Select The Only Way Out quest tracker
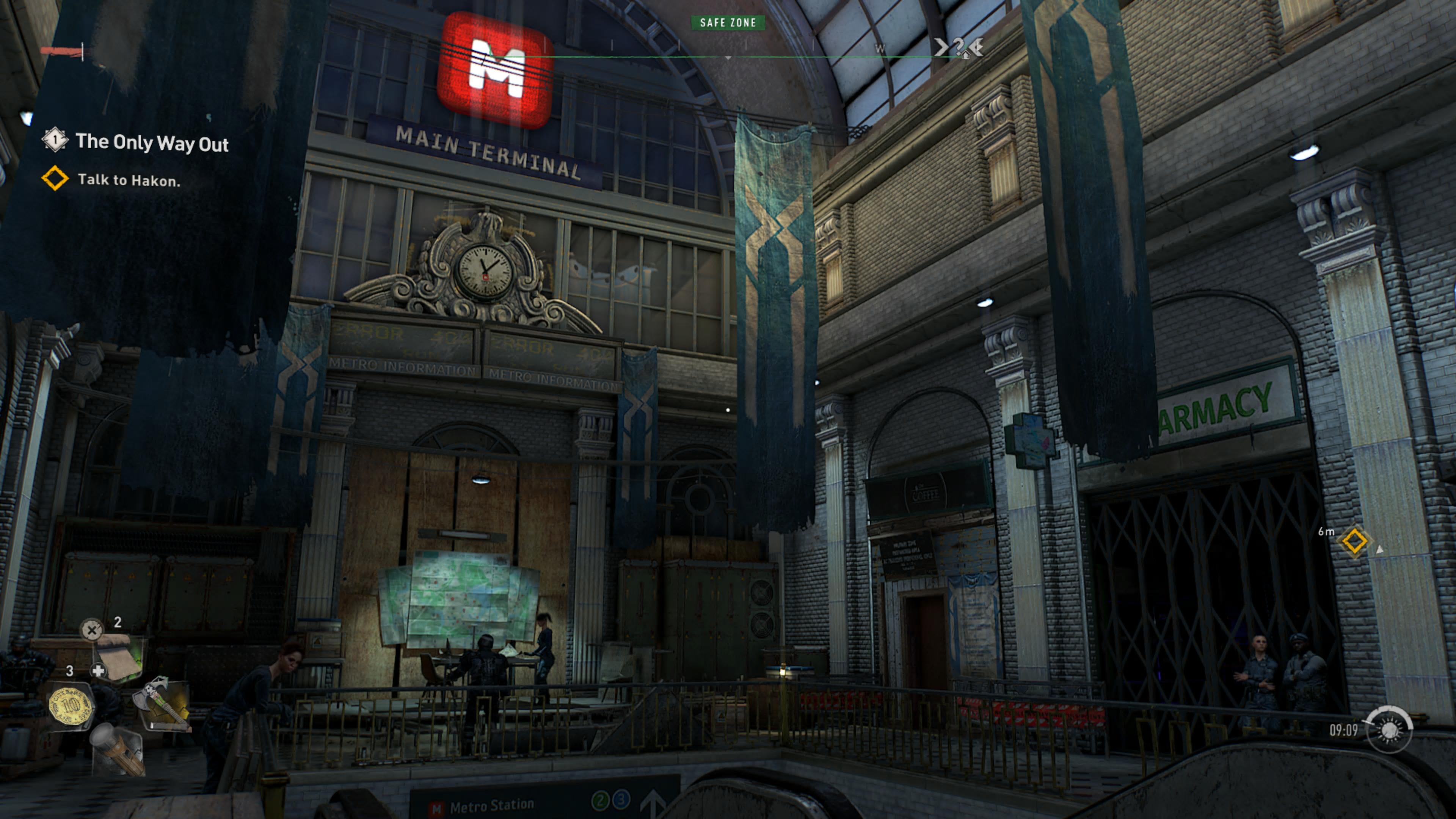The width and height of the screenshot is (1456, 819). 152,143
